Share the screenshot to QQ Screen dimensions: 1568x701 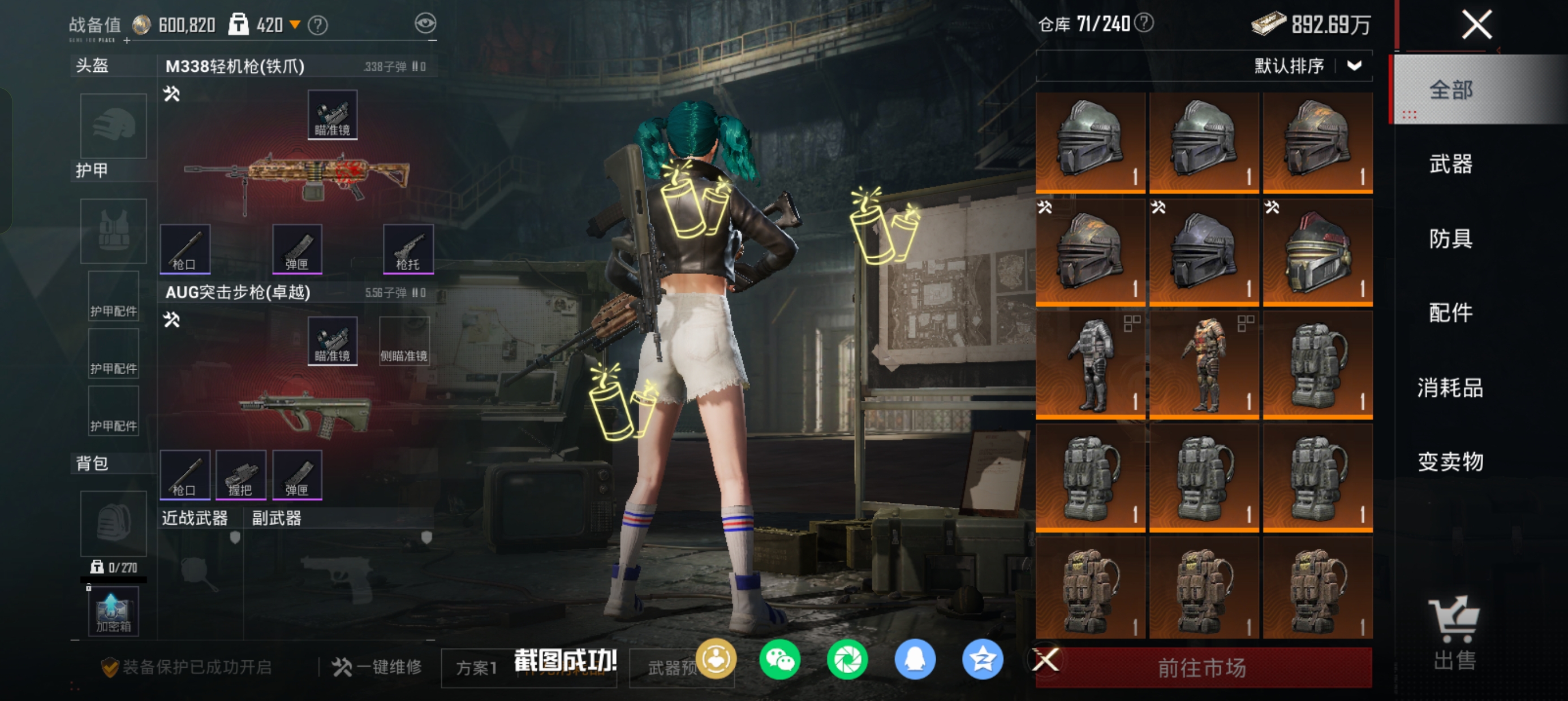(915, 660)
